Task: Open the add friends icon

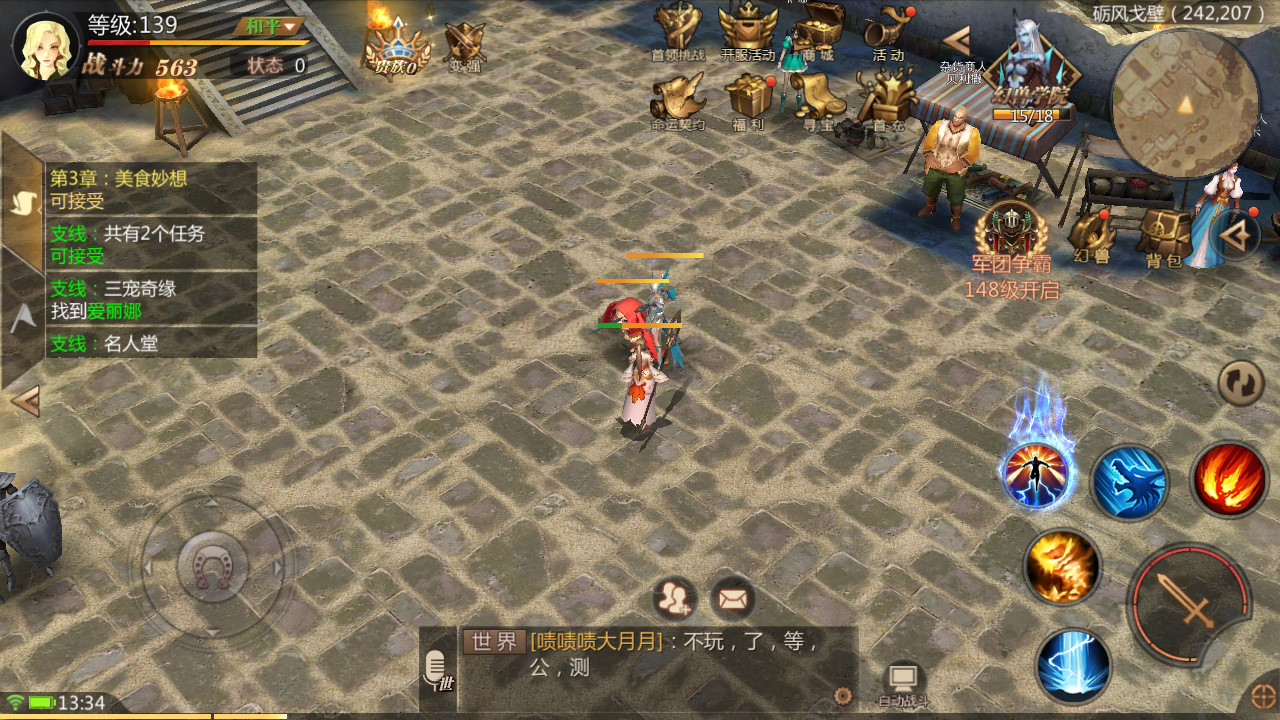Action: click(676, 599)
